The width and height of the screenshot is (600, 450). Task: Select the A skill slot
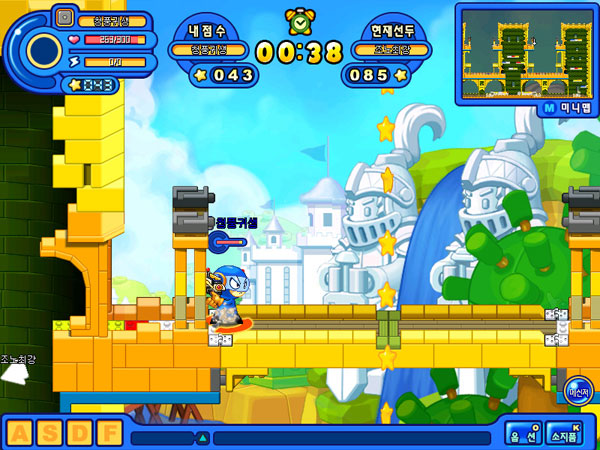click(19, 434)
